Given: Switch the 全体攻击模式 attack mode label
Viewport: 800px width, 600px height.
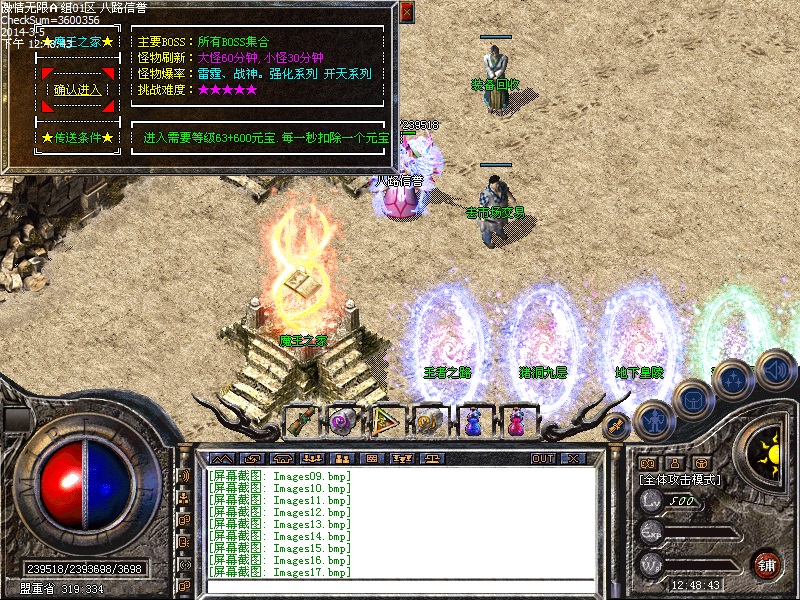Looking at the screenshot, I should (x=680, y=480).
